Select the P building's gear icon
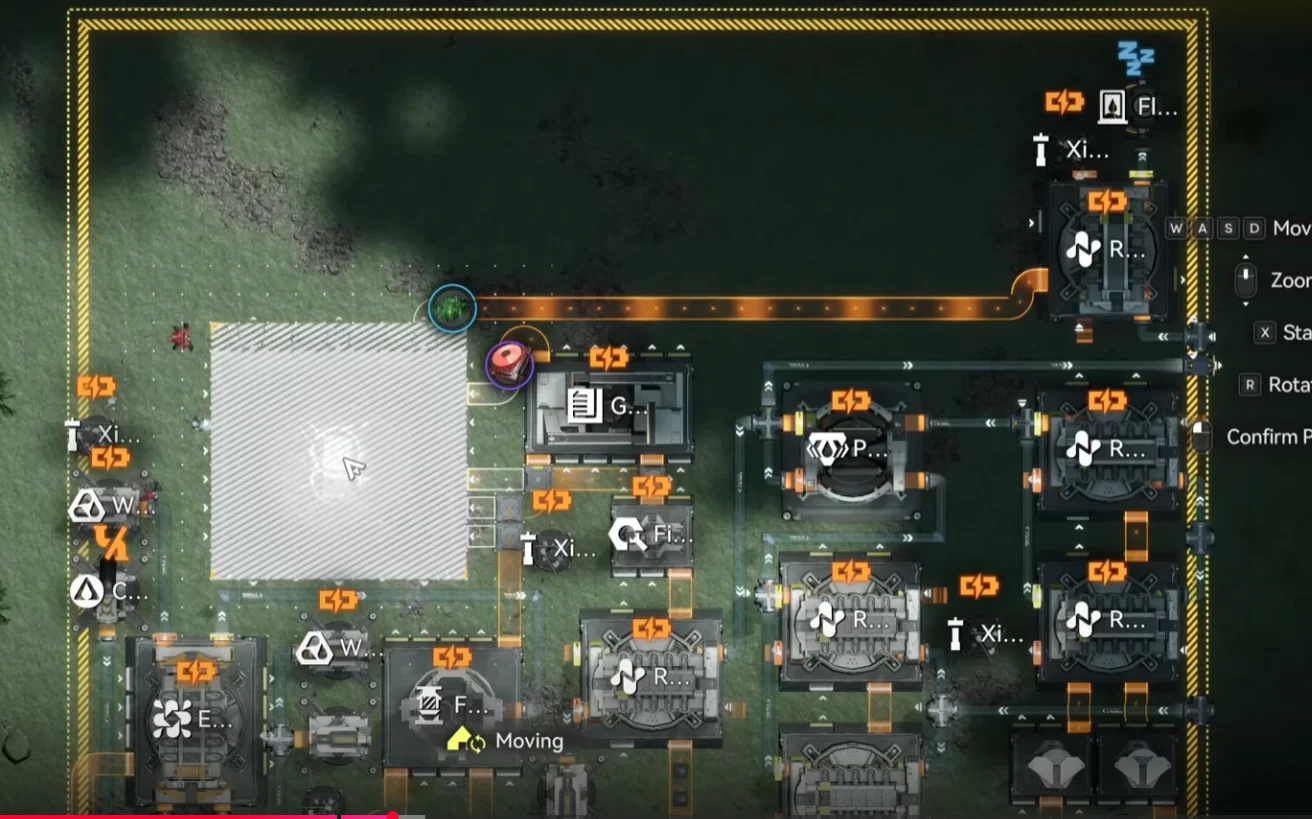Image resolution: width=1312 pixels, height=819 pixels. click(829, 450)
